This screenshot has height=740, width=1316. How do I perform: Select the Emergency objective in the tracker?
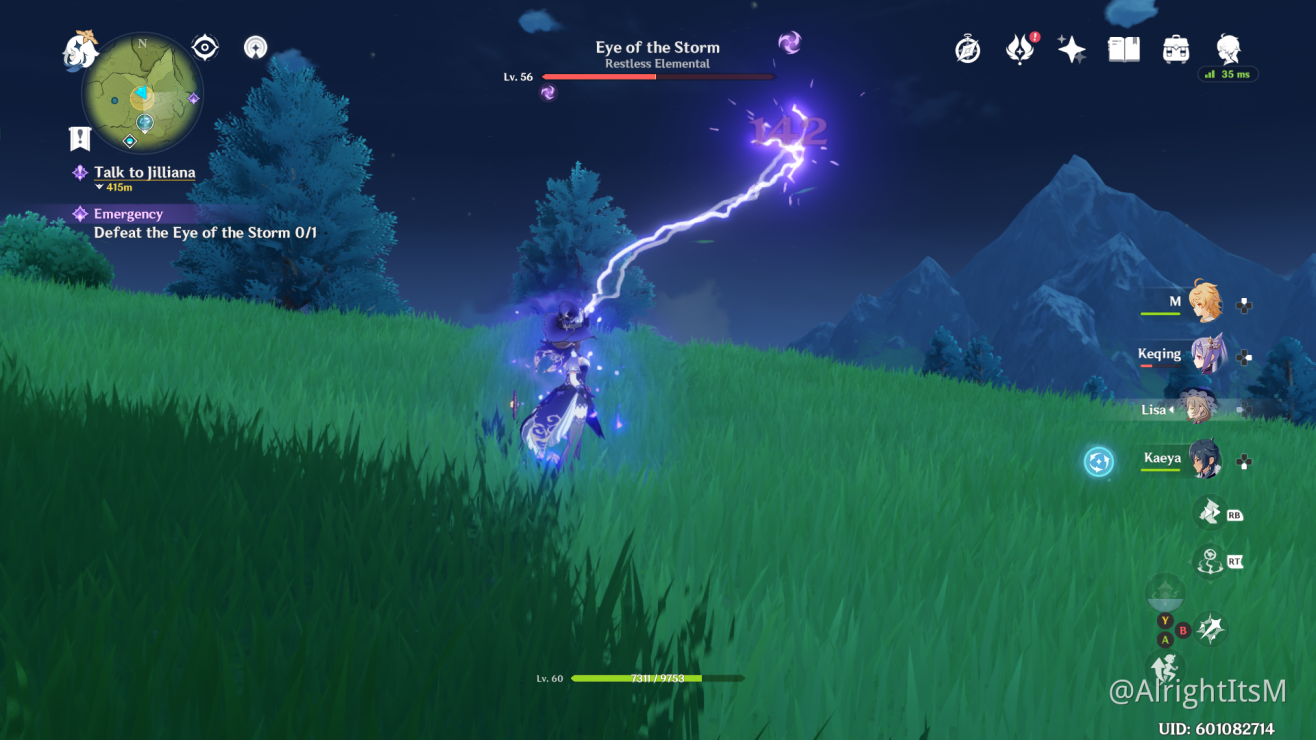128,214
